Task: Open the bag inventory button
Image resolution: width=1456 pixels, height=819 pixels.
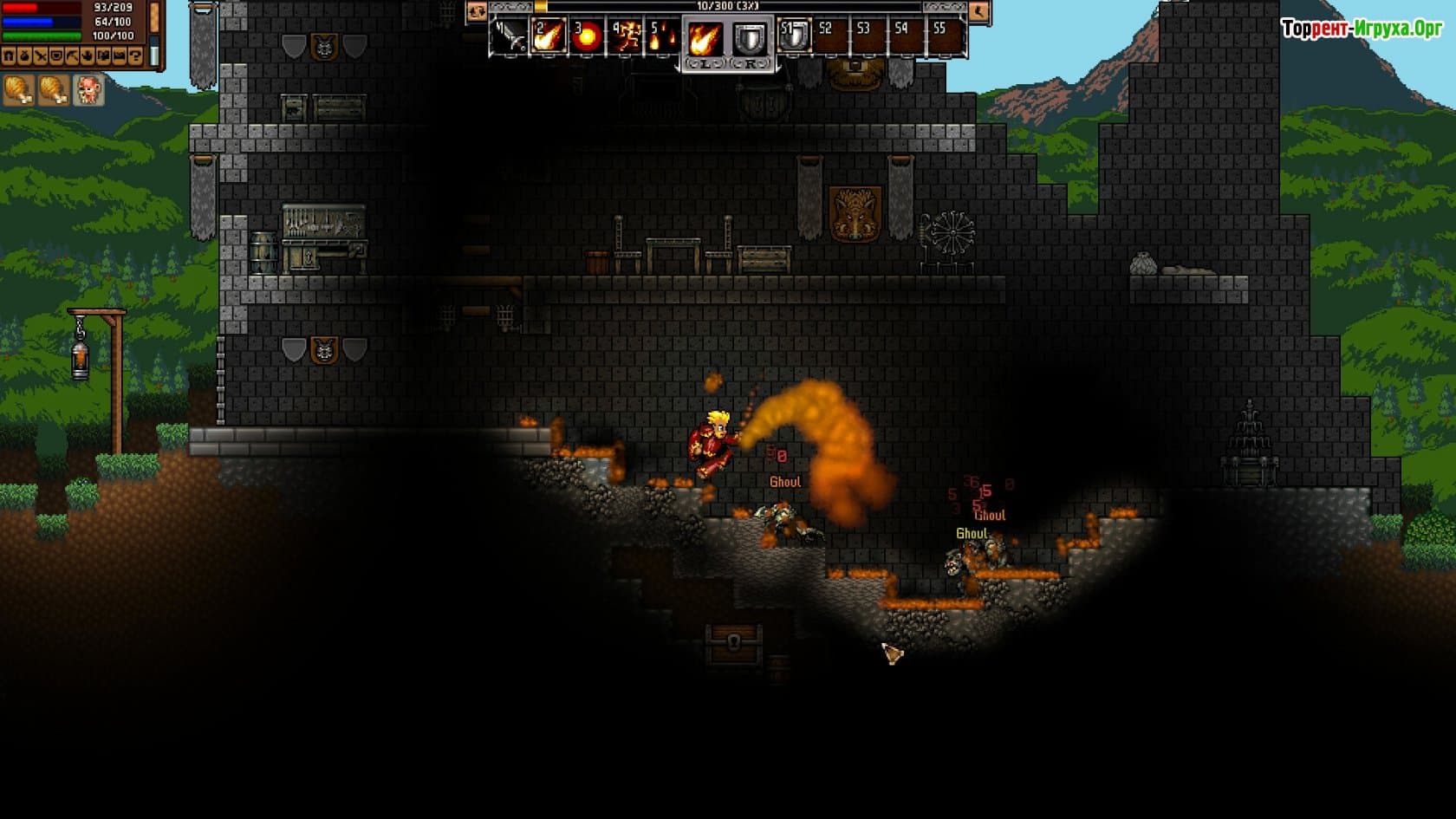Action: click(24, 56)
